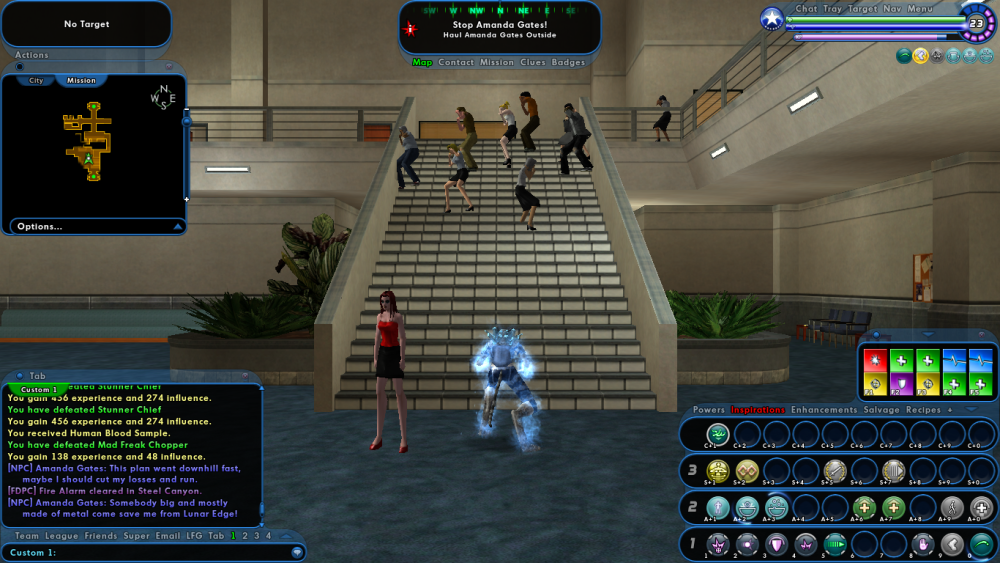Open the Salvage tab
This screenshot has width=1000, height=563.
pyautogui.click(x=881, y=410)
